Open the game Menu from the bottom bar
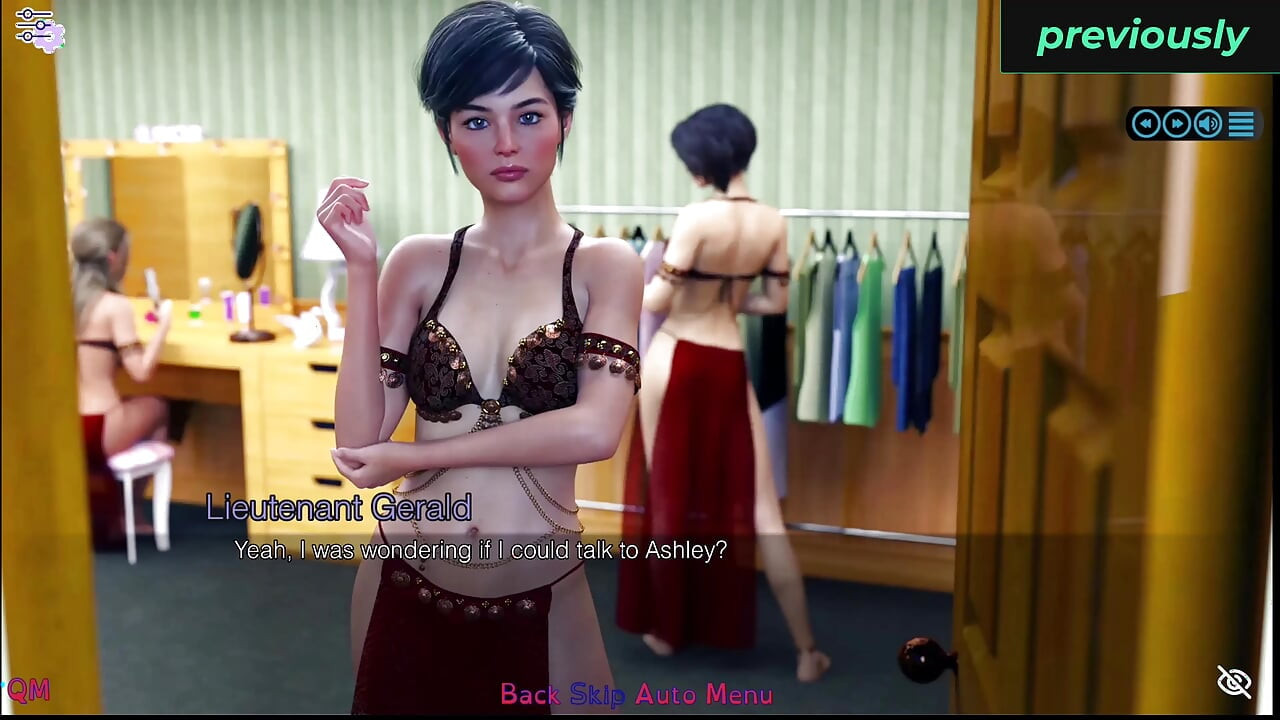Viewport: 1280px width, 720px height. 739,694
